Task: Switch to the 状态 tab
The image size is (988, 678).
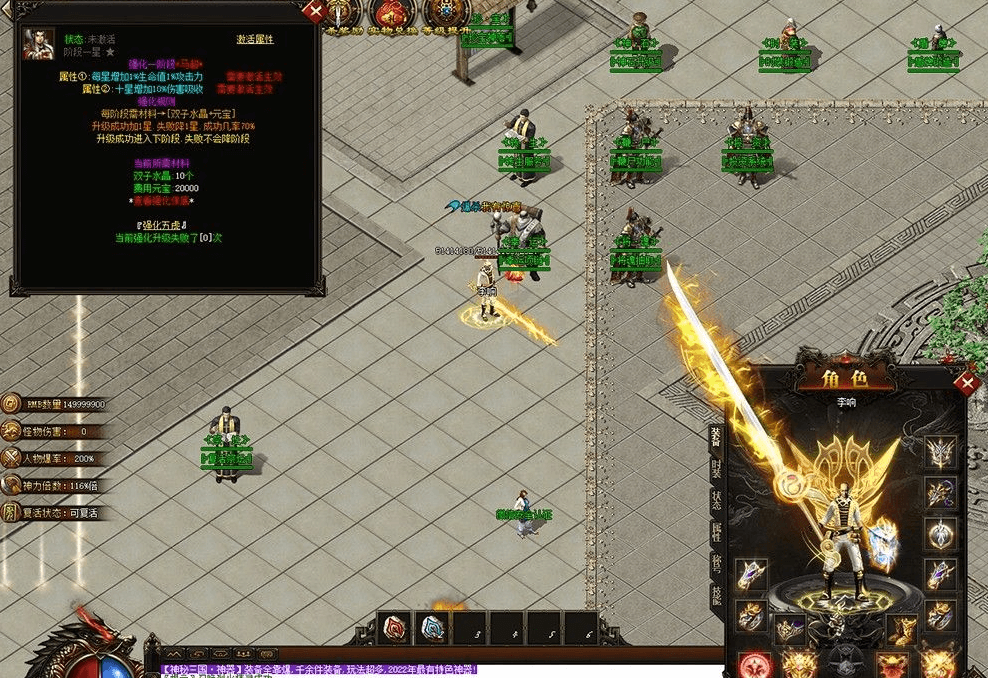Action: tap(716, 502)
